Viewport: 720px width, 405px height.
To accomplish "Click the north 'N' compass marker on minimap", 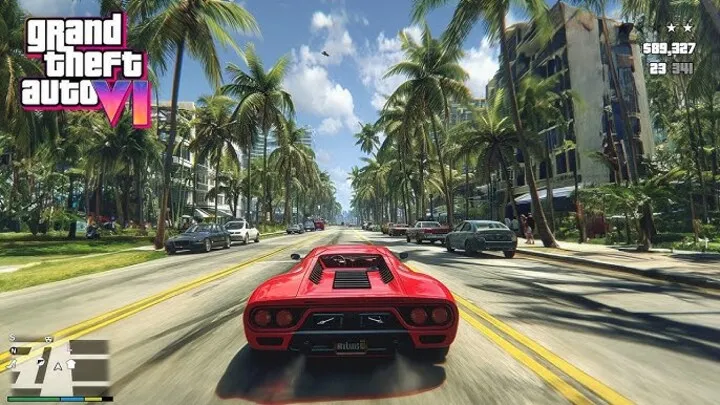I will tap(14, 350).
